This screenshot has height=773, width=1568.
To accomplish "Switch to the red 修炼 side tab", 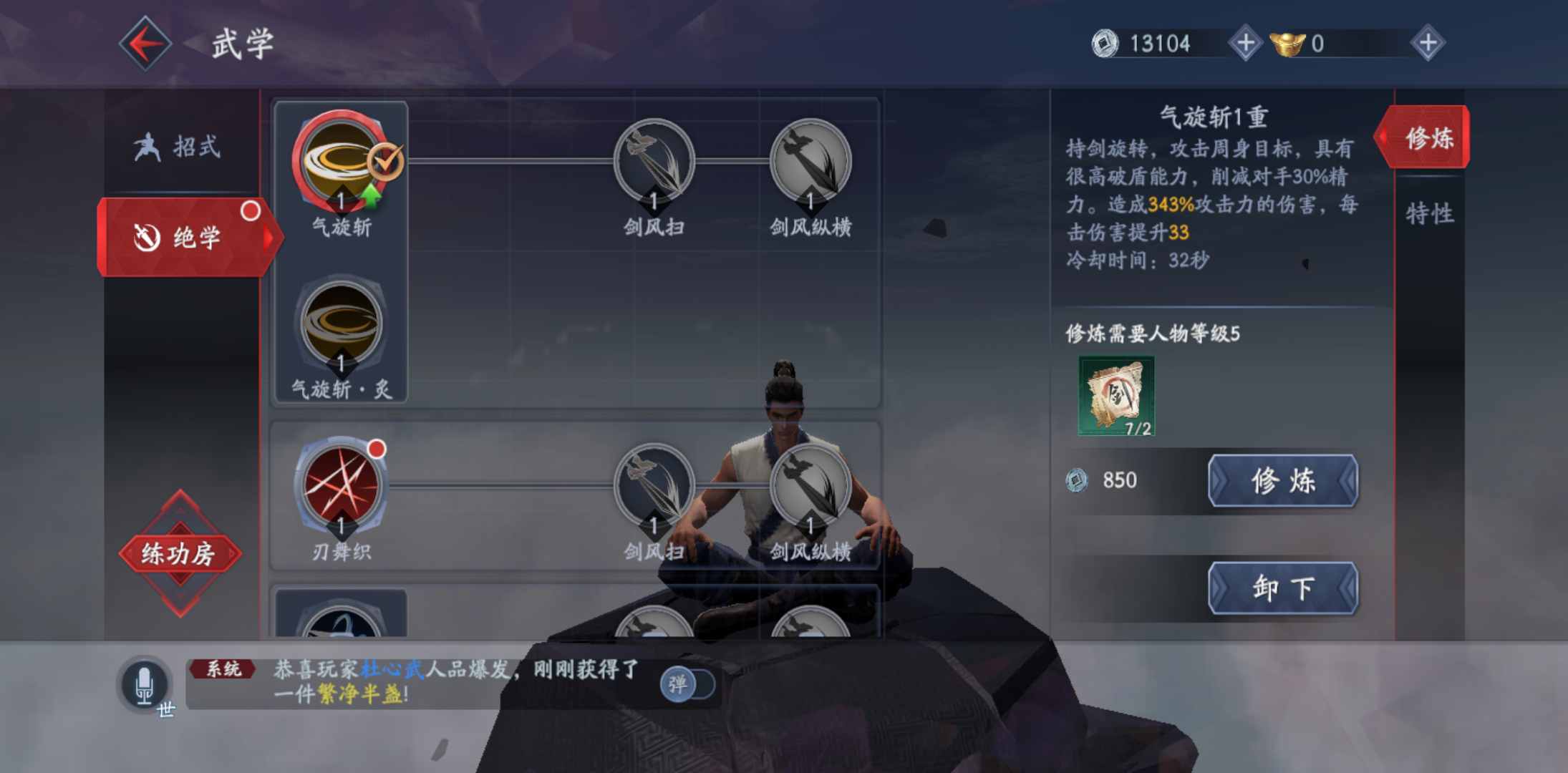I will tap(1426, 137).
